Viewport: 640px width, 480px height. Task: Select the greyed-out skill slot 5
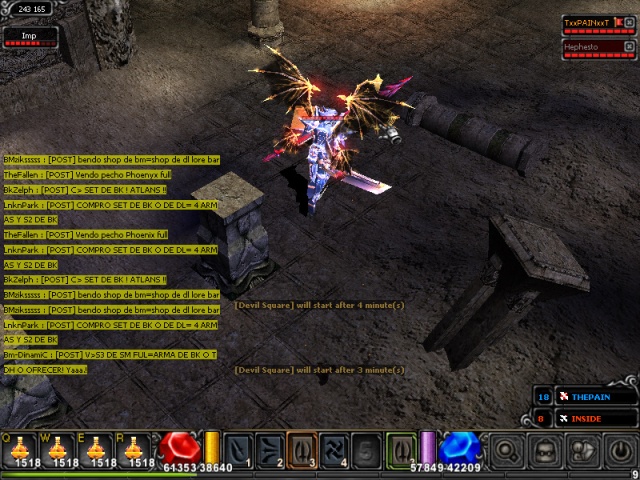367,449
